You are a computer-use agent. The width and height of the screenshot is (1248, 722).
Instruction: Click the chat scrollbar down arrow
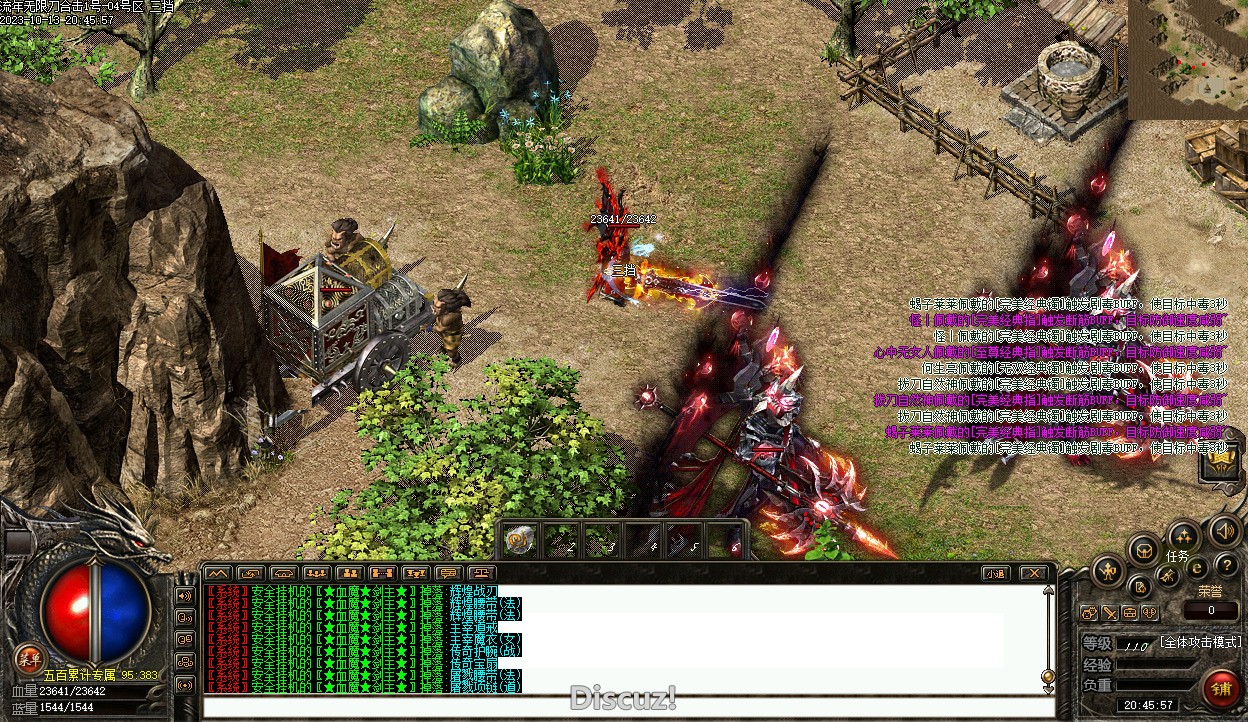1047,677
